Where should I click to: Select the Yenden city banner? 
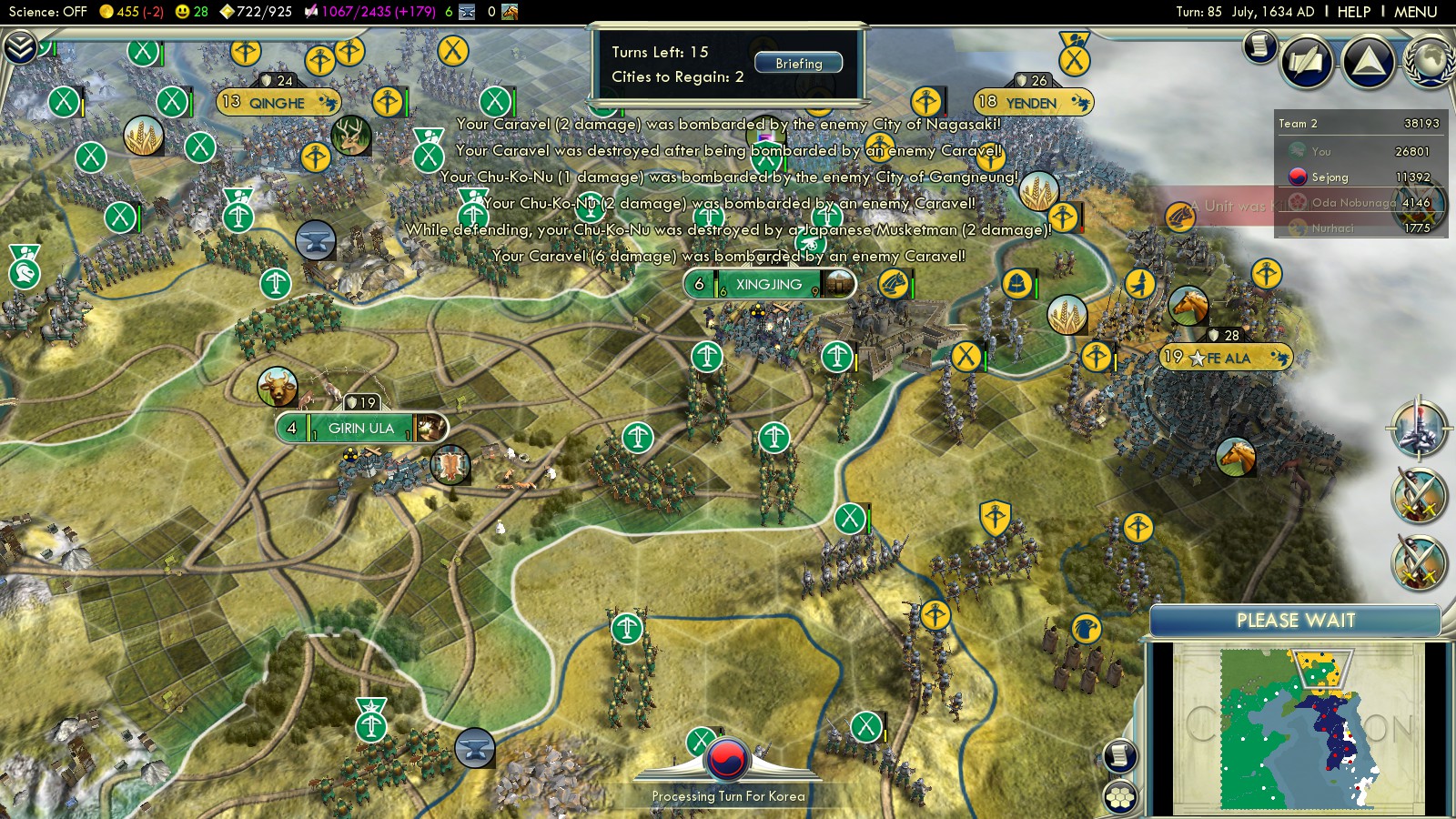click(1031, 103)
